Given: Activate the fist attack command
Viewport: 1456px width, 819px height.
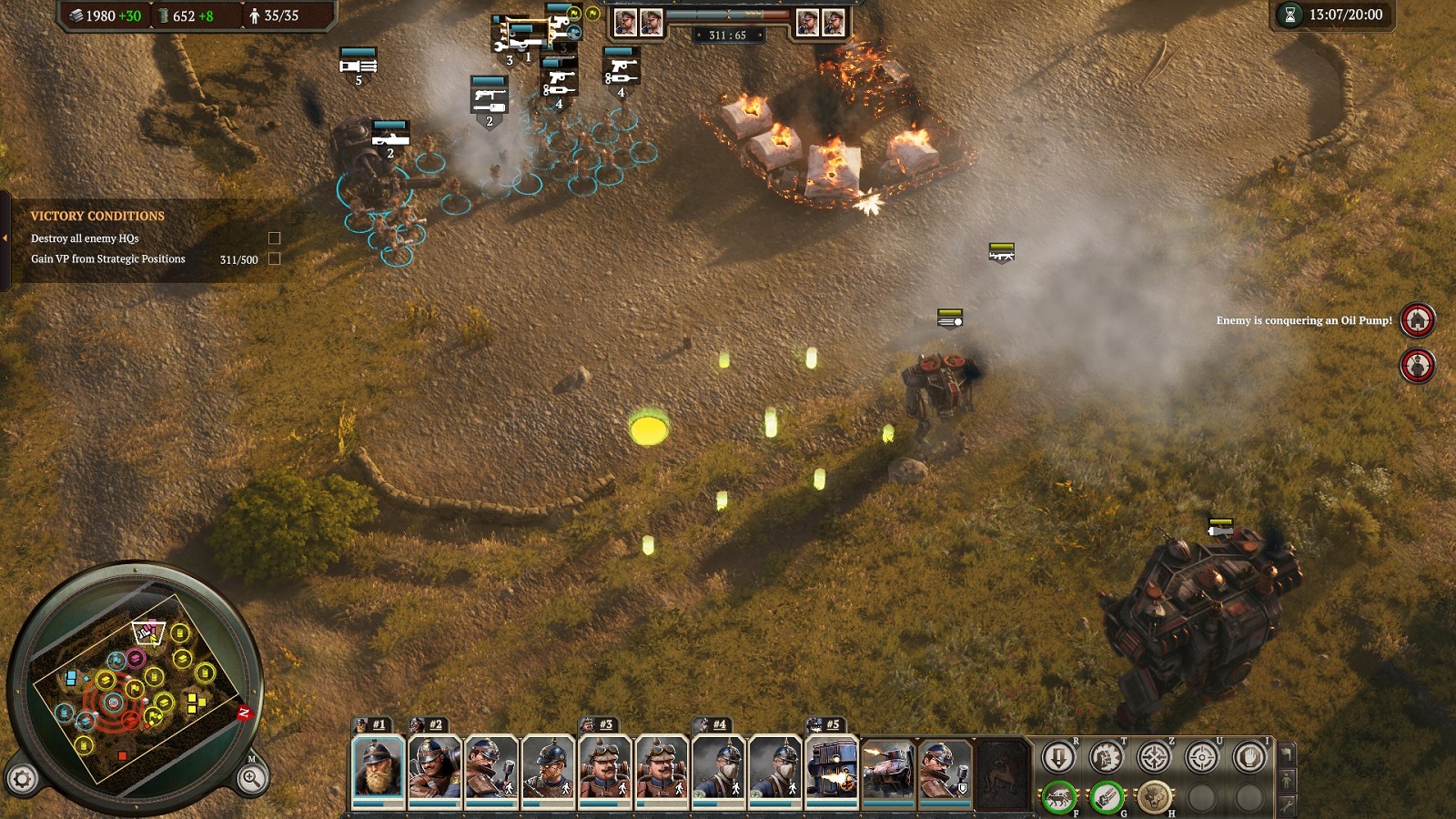Looking at the screenshot, I should [x=1107, y=757].
